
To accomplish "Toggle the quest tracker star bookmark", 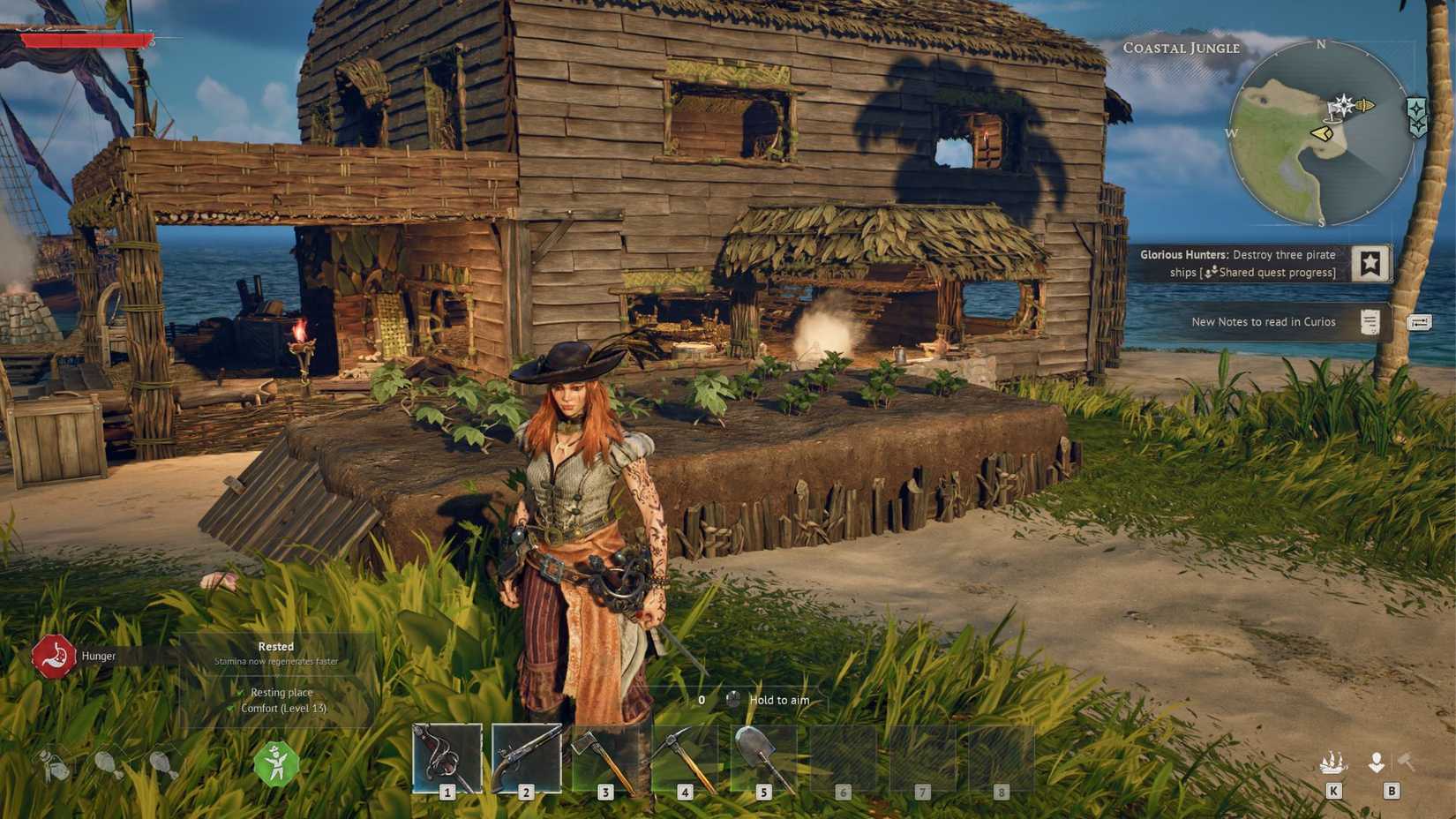I will pyautogui.click(x=1370, y=262).
